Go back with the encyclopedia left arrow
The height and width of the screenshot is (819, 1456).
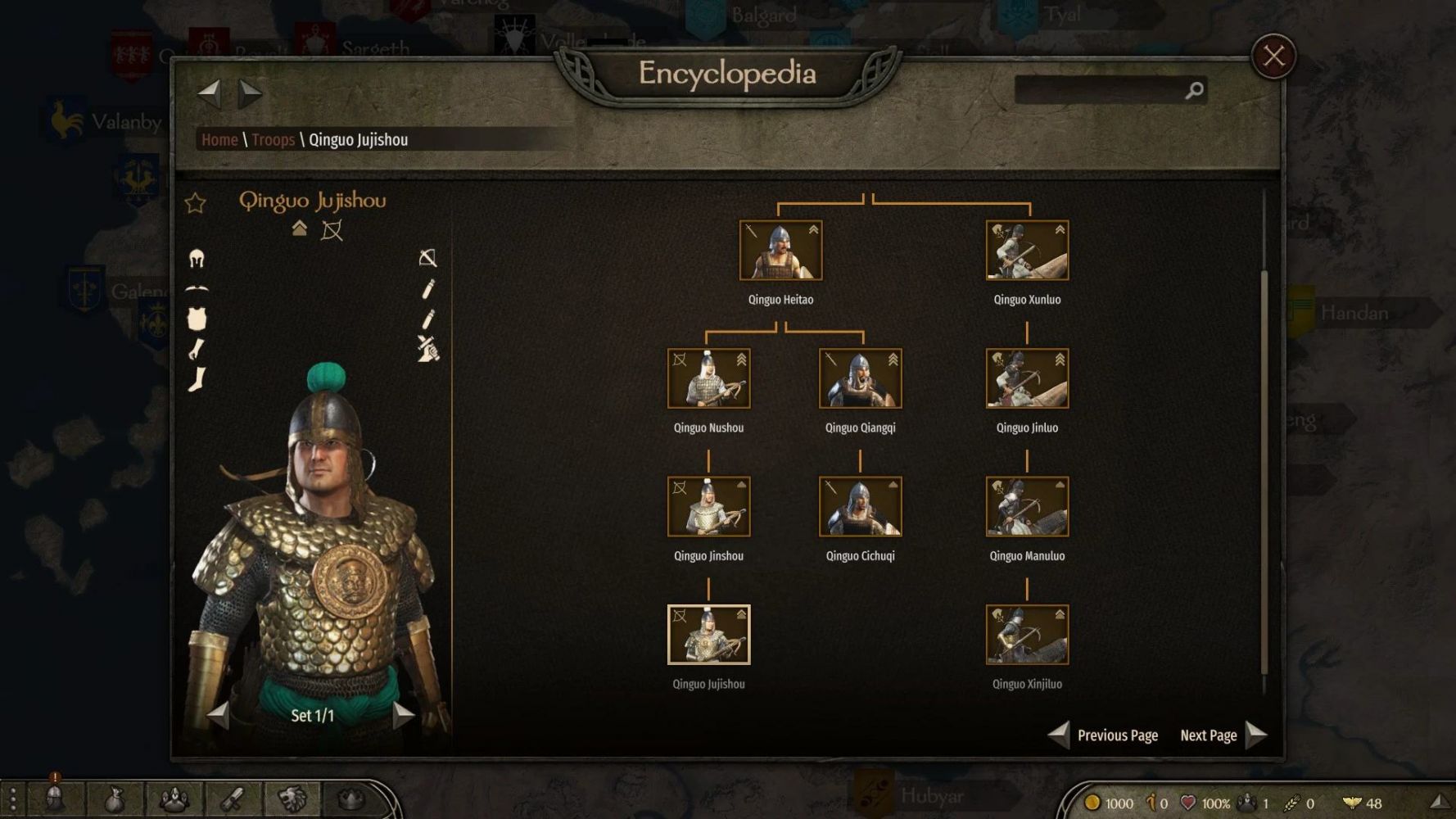pyautogui.click(x=210, y=93)
